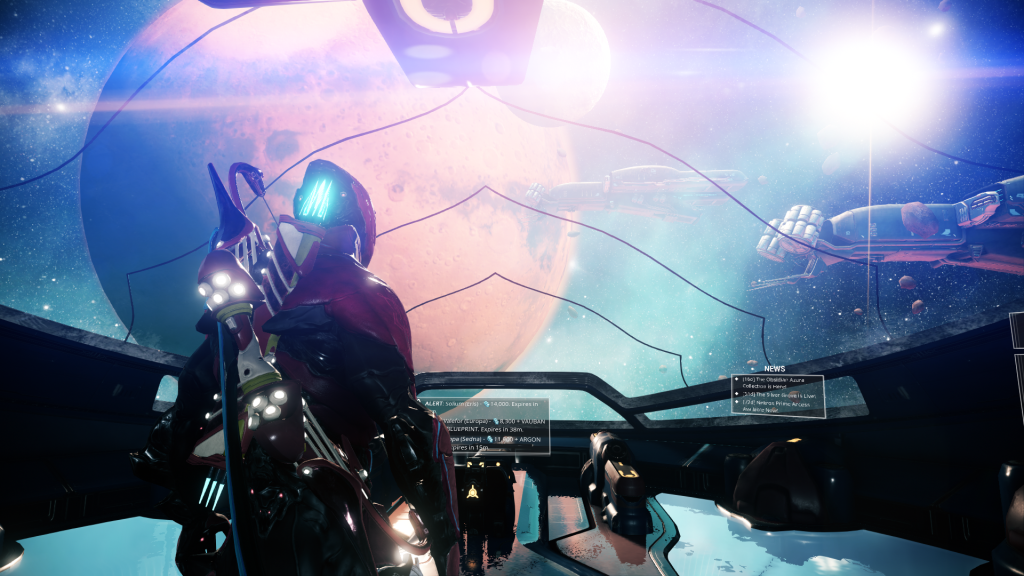
Task: Select The Silver Grove is Live news
Action: click(779, 396)
